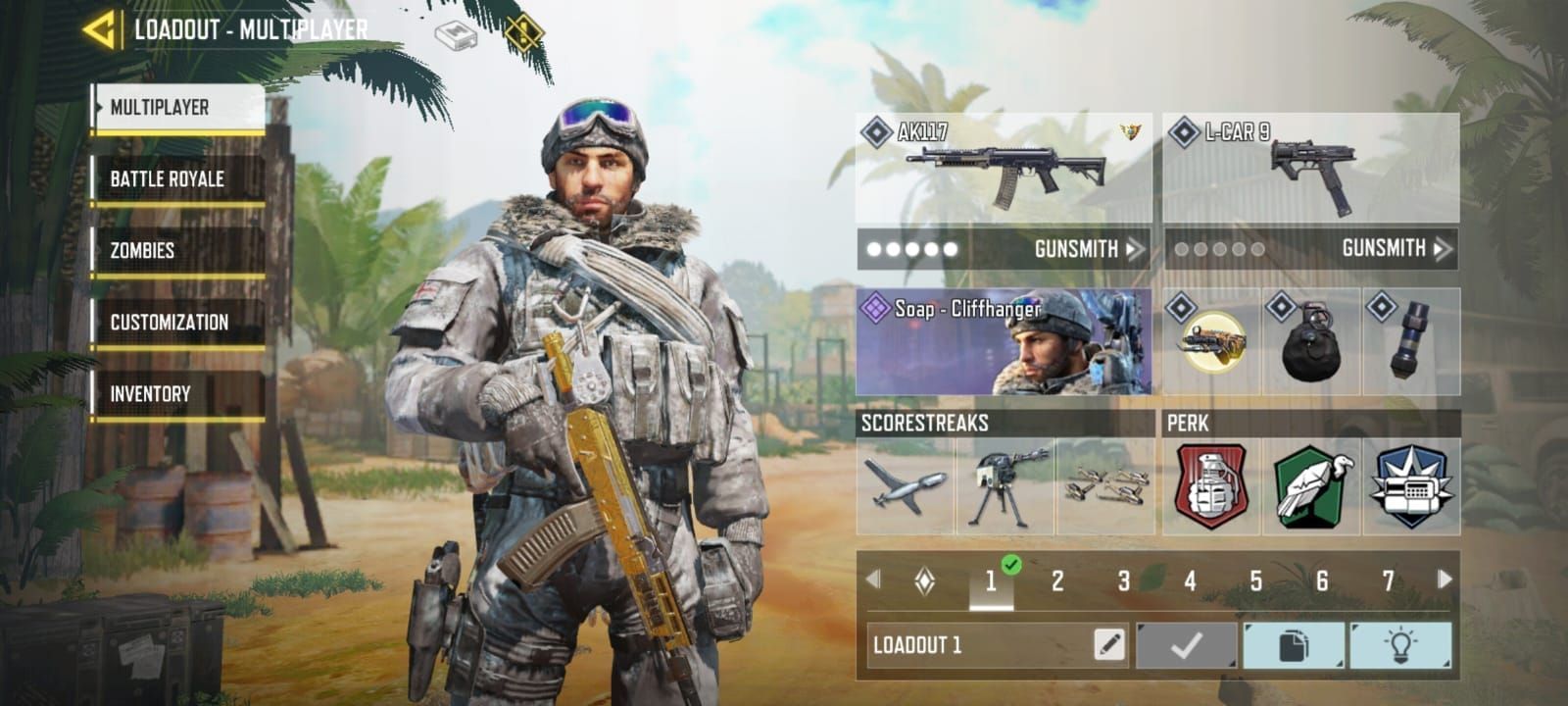
Task: Click the tactical equipment cylinder icon
Action: 1411,340
